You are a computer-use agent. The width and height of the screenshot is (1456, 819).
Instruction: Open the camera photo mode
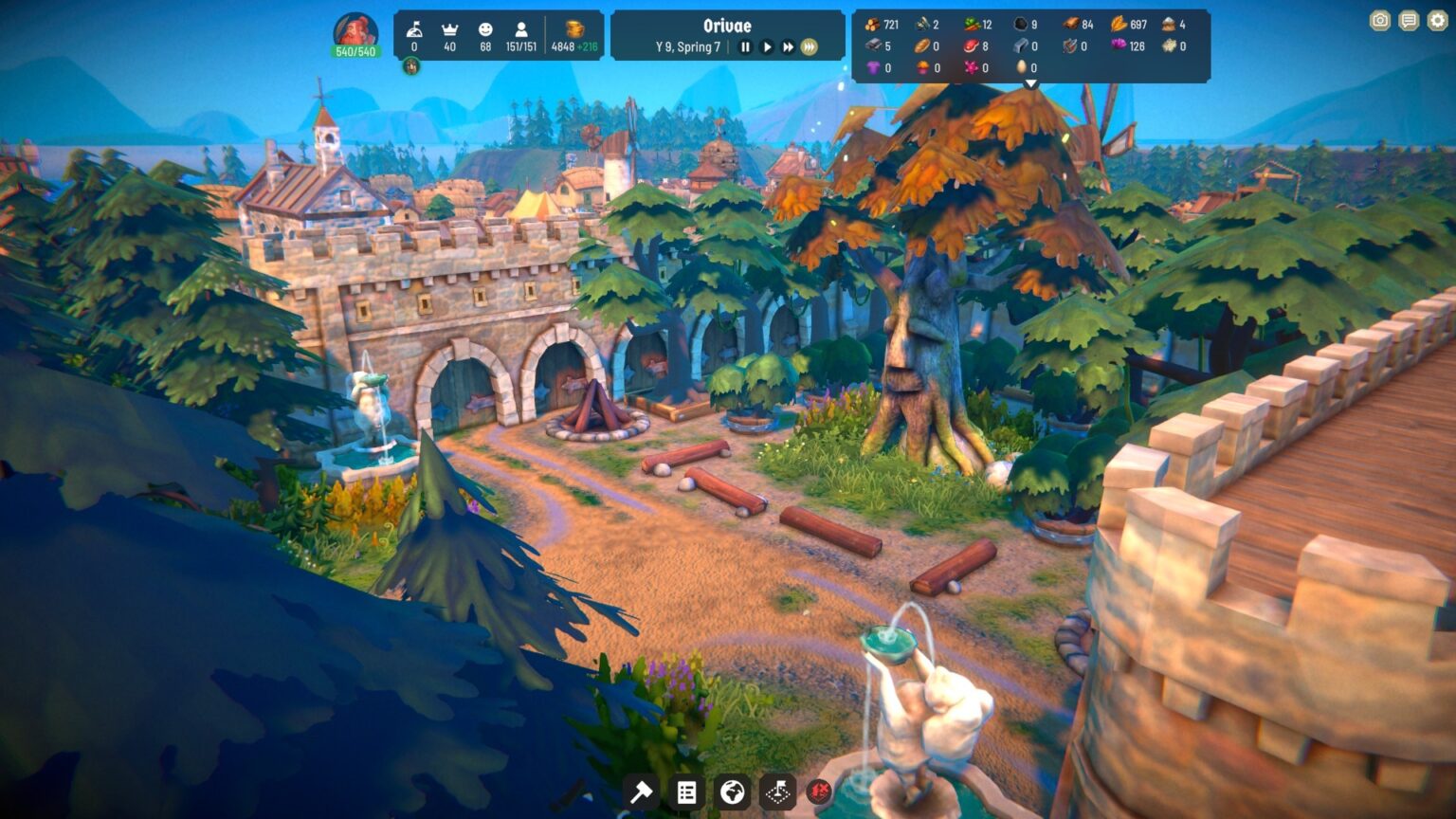pos(1380,21)
